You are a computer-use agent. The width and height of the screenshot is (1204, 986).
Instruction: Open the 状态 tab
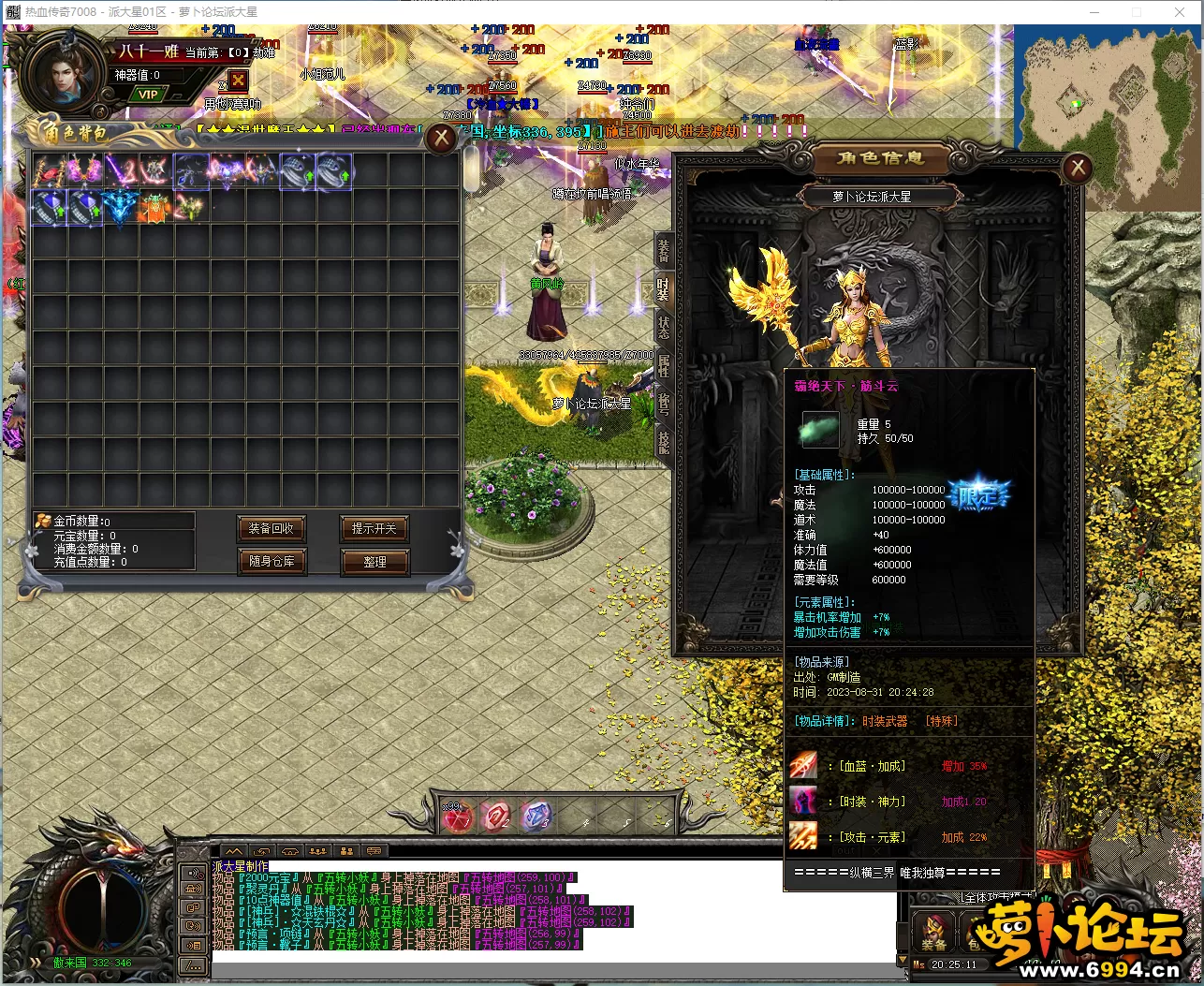pos(663,327)
